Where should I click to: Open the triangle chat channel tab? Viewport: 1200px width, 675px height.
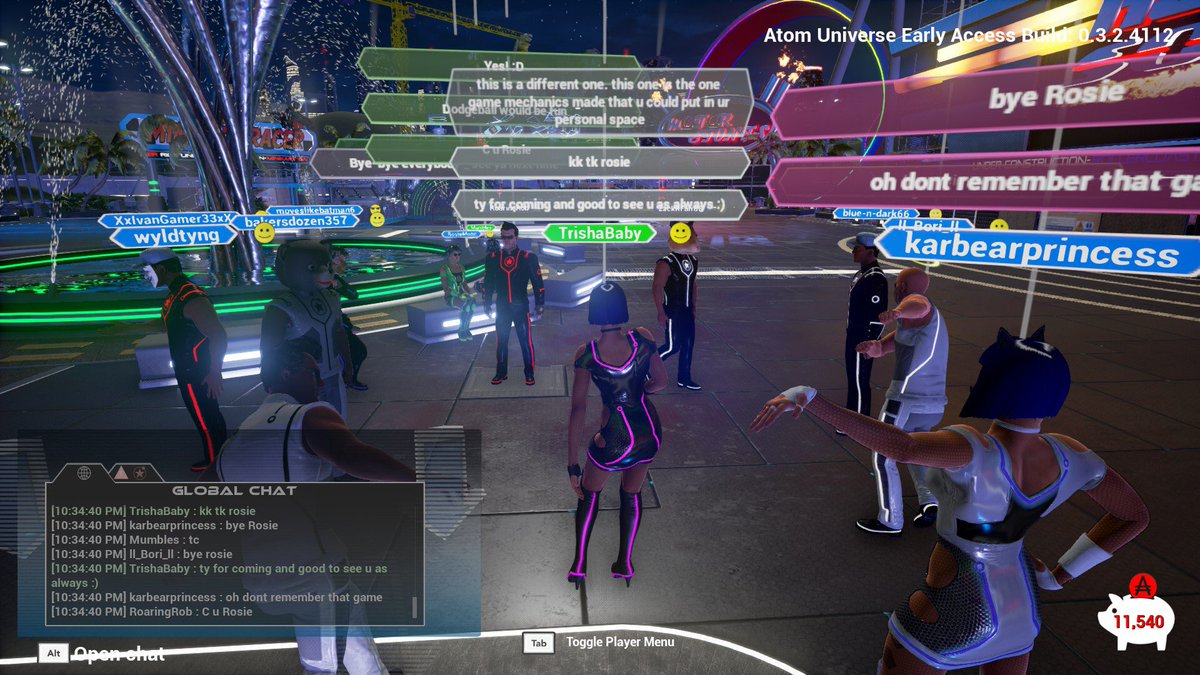coord(119,472)
